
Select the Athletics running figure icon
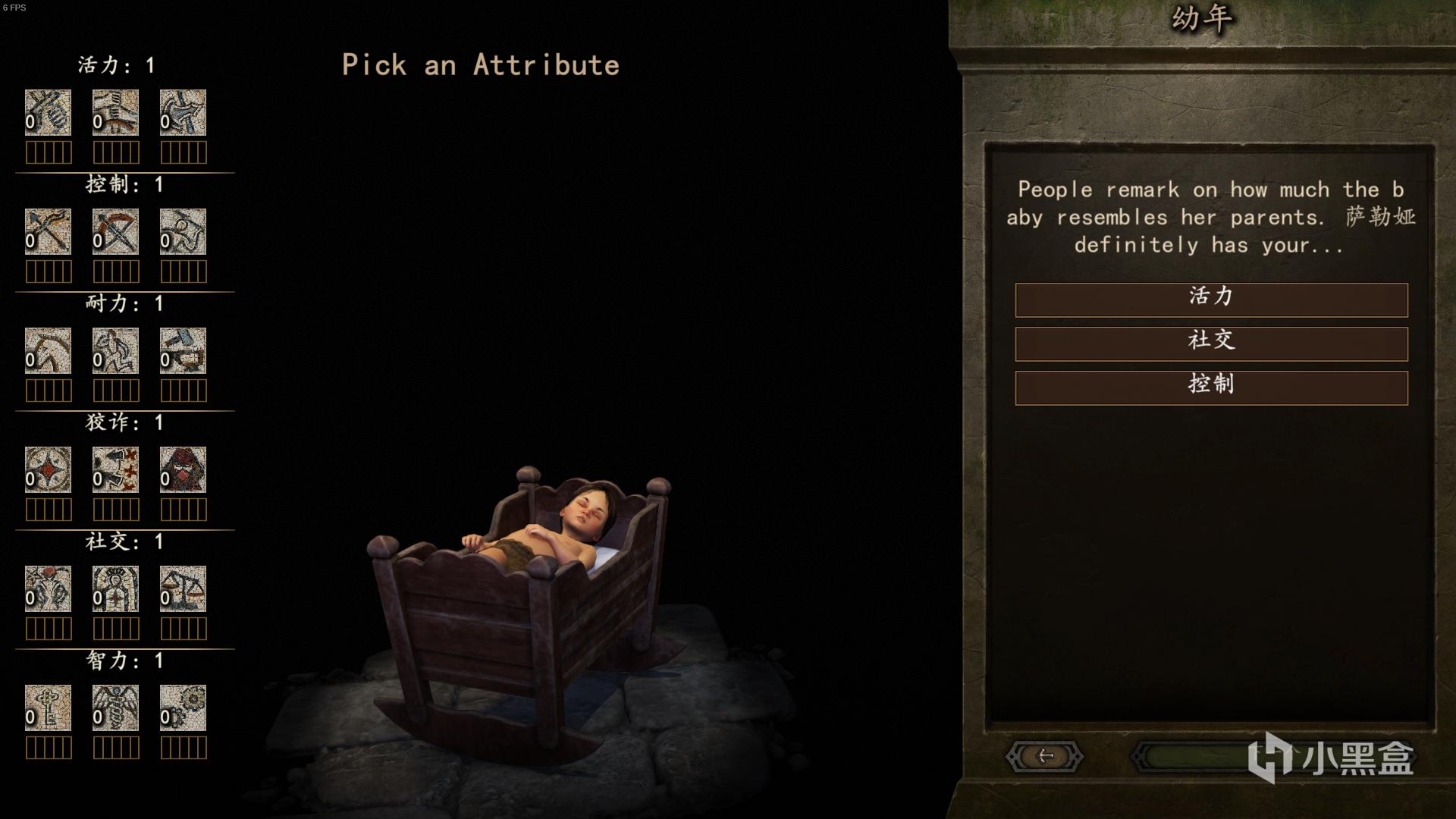(x=115, y=350)
